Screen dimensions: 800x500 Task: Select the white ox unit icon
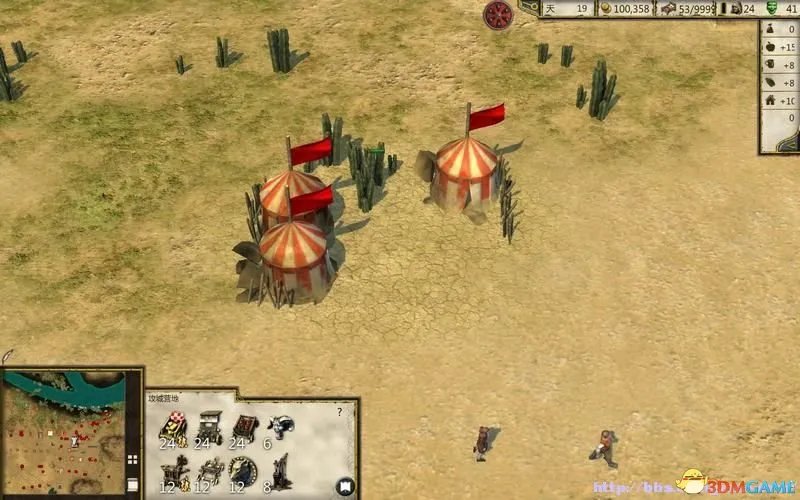pyautogui.click(x=281, y=424)
